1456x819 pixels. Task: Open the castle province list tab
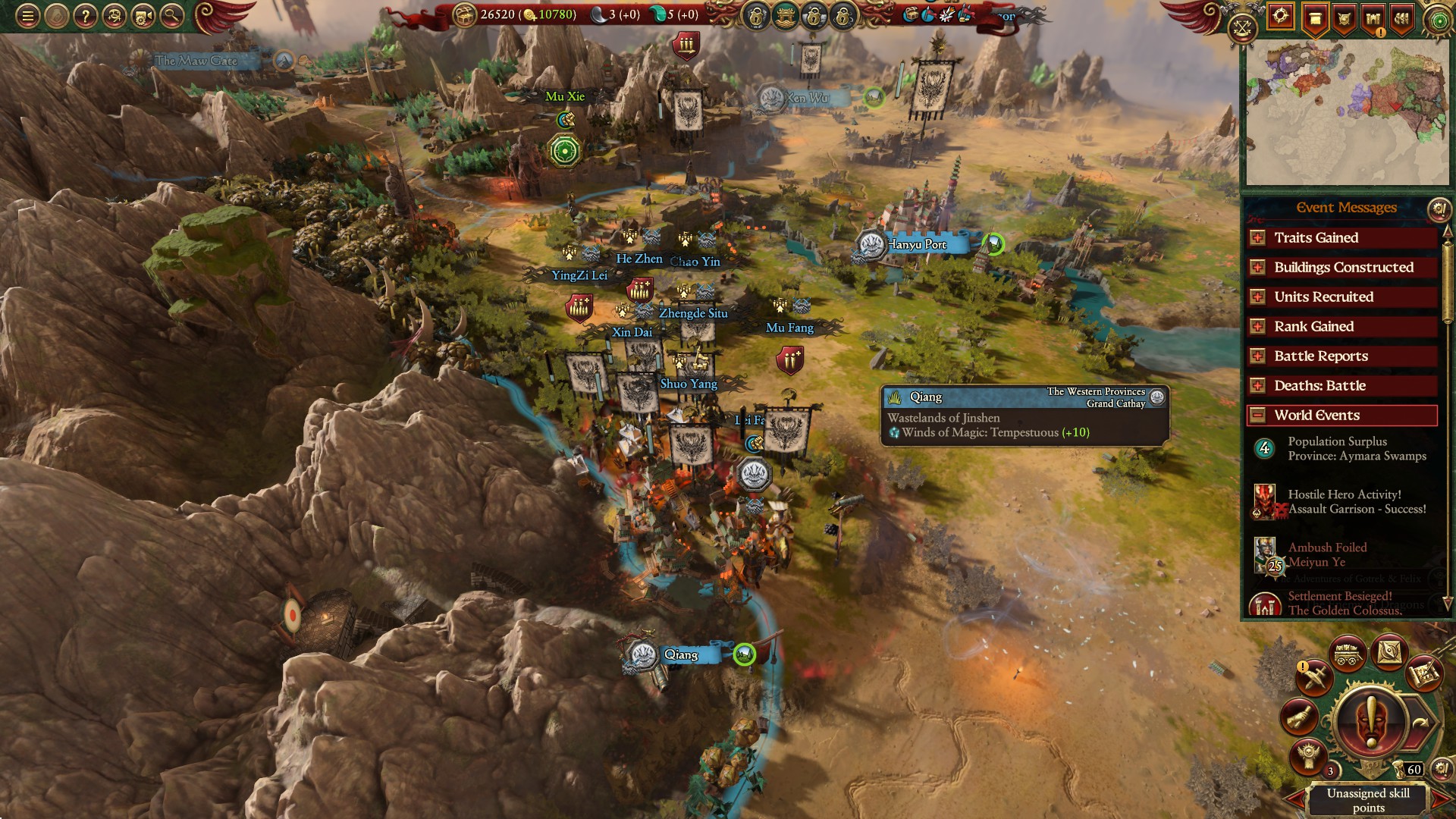[x=1373, y=18]
